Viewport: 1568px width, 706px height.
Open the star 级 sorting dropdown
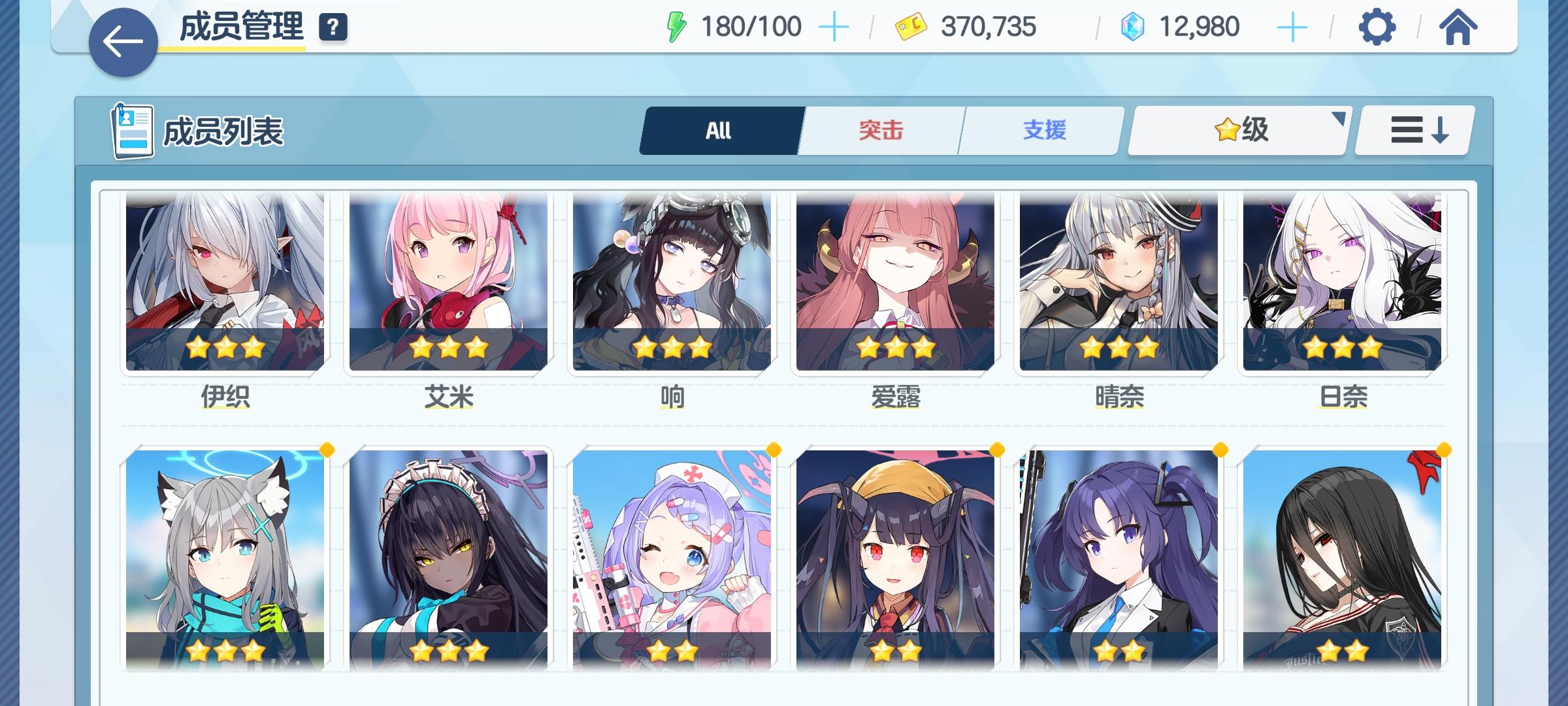click(1237, 129)
